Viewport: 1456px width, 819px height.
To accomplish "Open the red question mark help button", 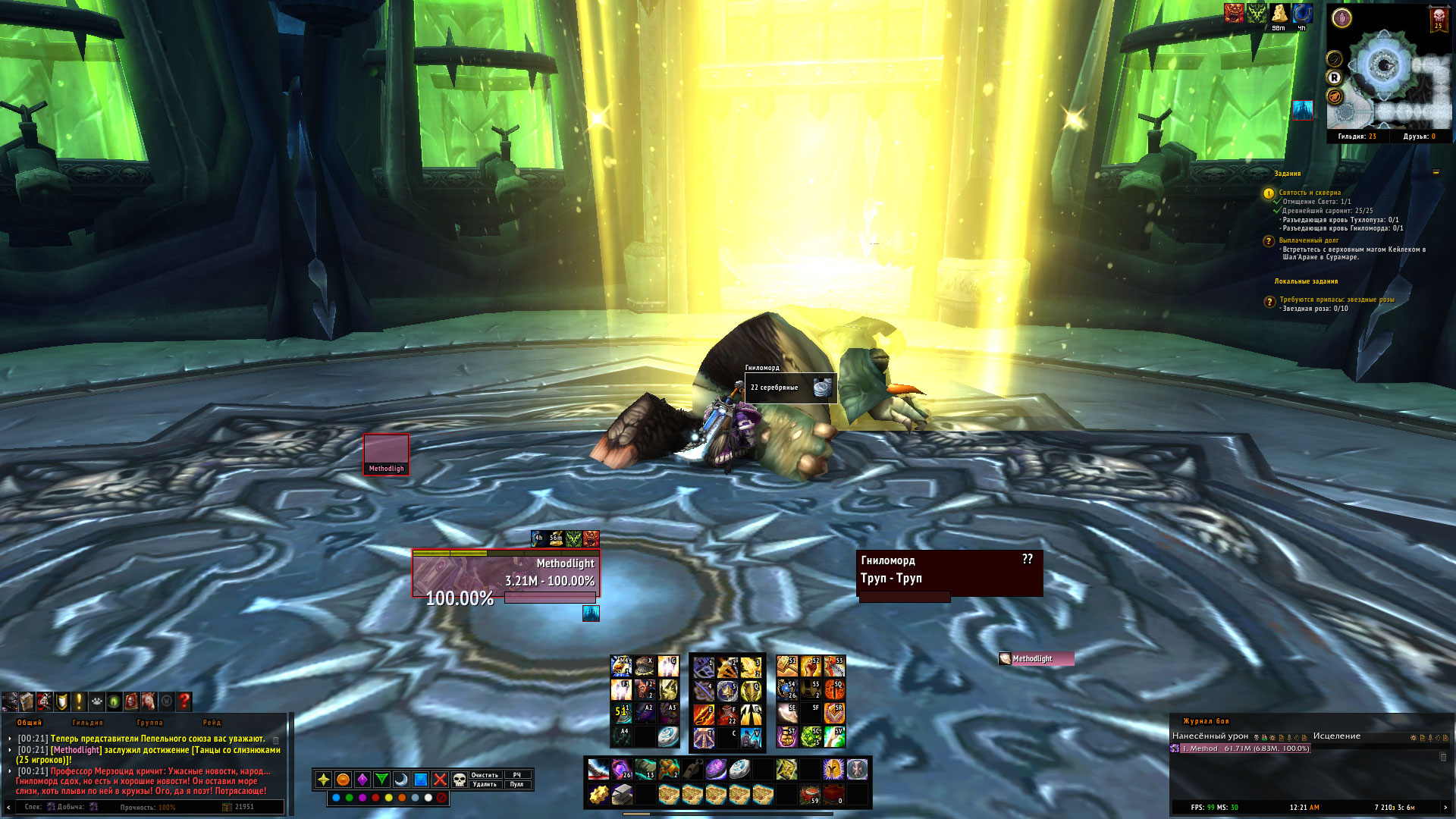I will pos(184,701).
